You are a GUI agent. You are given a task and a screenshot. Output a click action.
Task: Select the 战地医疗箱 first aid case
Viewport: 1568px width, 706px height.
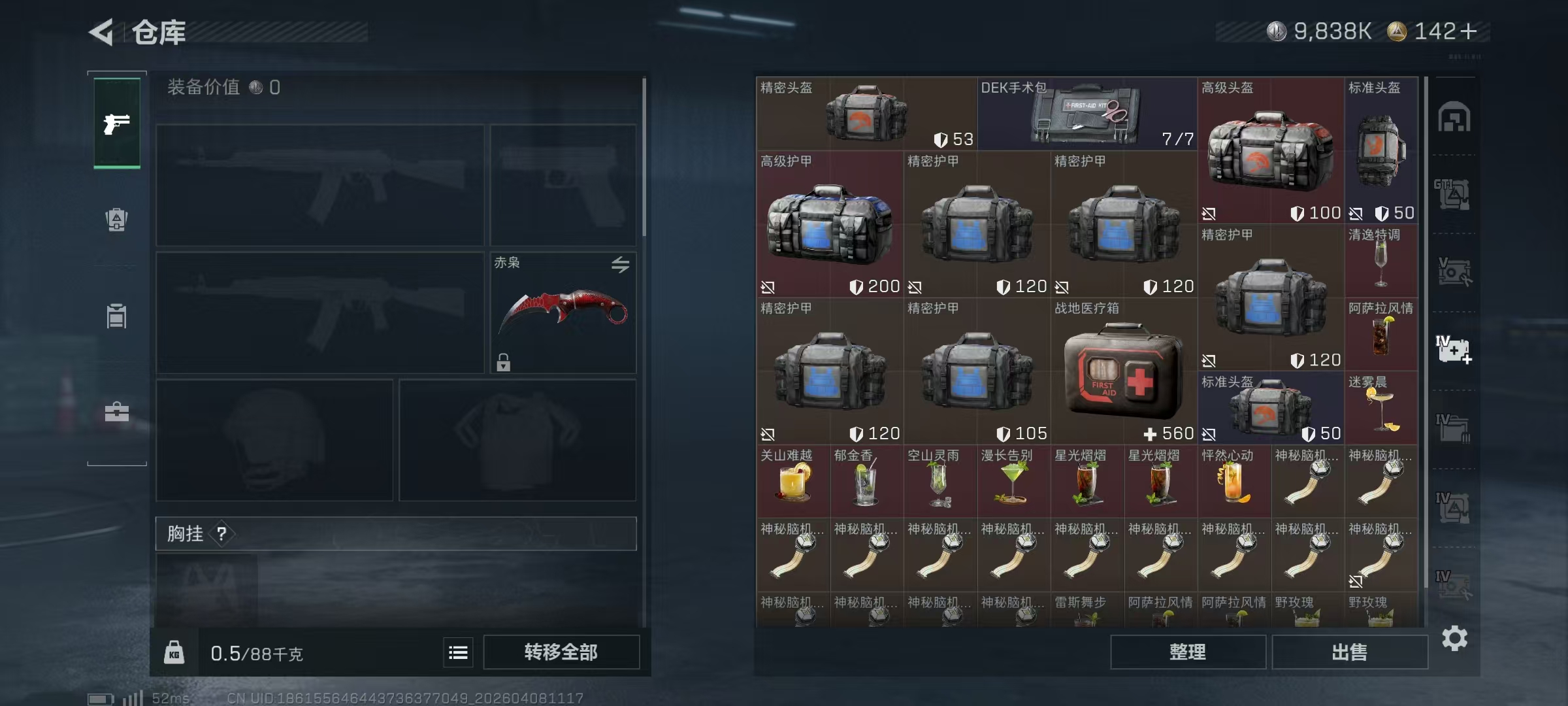(x=1124, y=371)
